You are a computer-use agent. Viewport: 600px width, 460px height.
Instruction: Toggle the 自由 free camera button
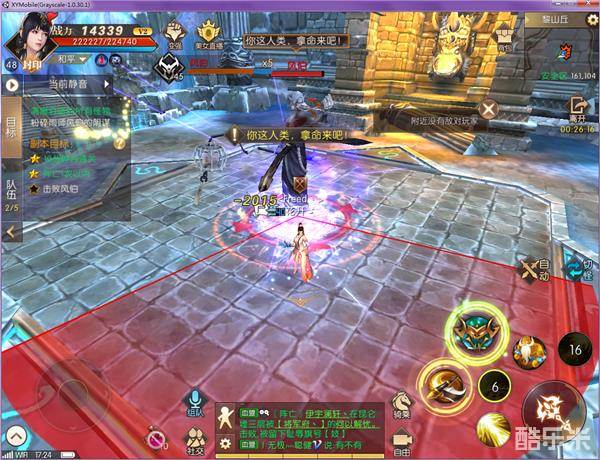tap(402, 438)
